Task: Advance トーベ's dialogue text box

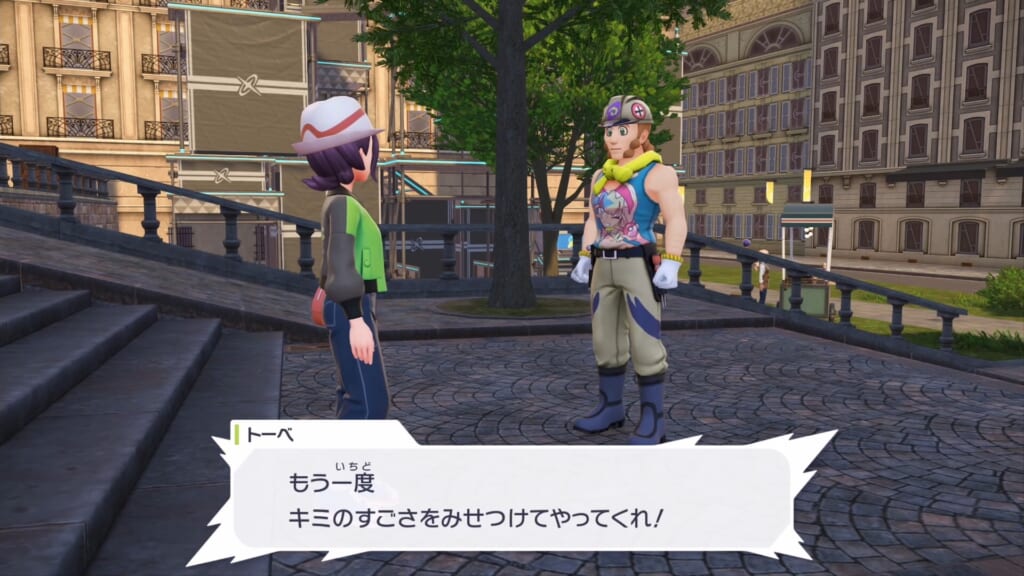Action: [x=511, y=497]
